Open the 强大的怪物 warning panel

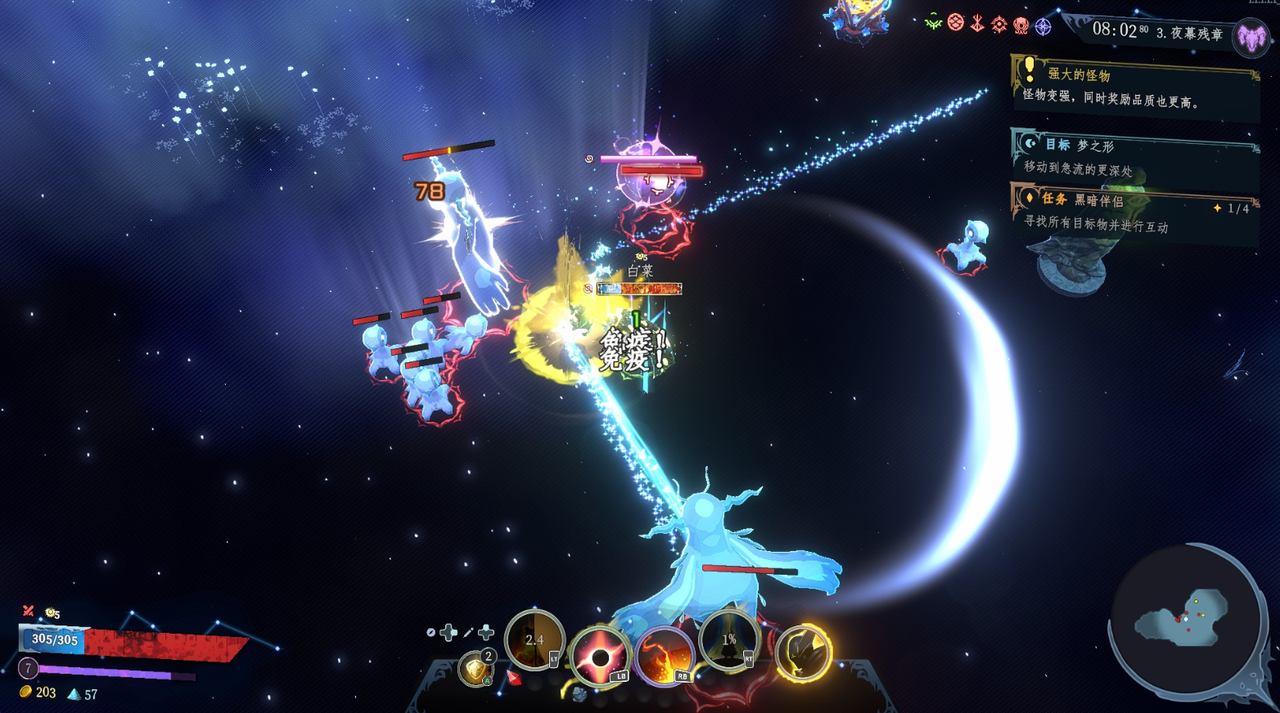click(1135, 87)
